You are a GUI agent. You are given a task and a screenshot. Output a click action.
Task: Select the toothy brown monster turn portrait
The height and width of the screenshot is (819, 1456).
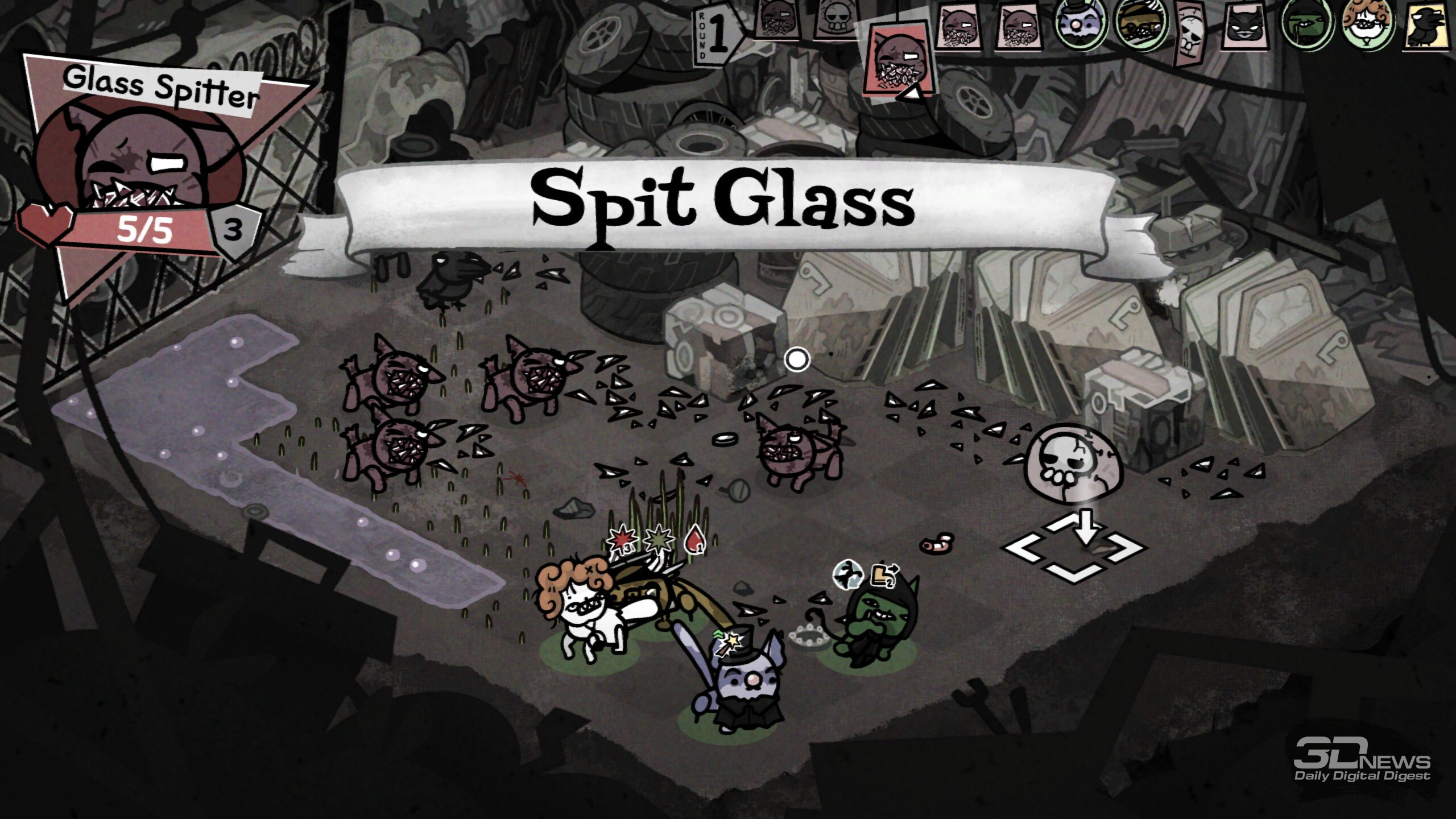(x=1140, y=25)
